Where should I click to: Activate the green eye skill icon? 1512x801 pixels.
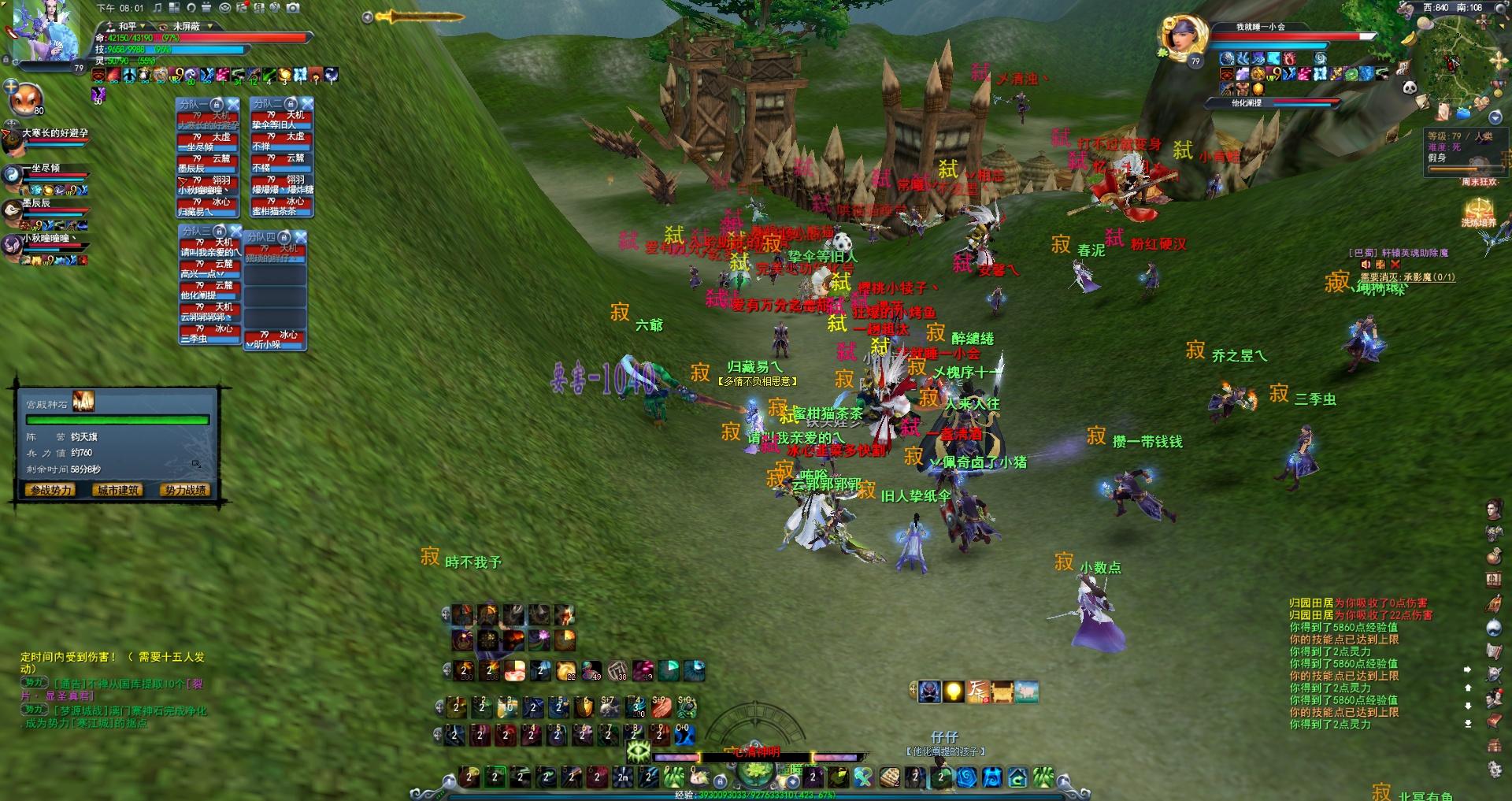click(x=637, y=751)
